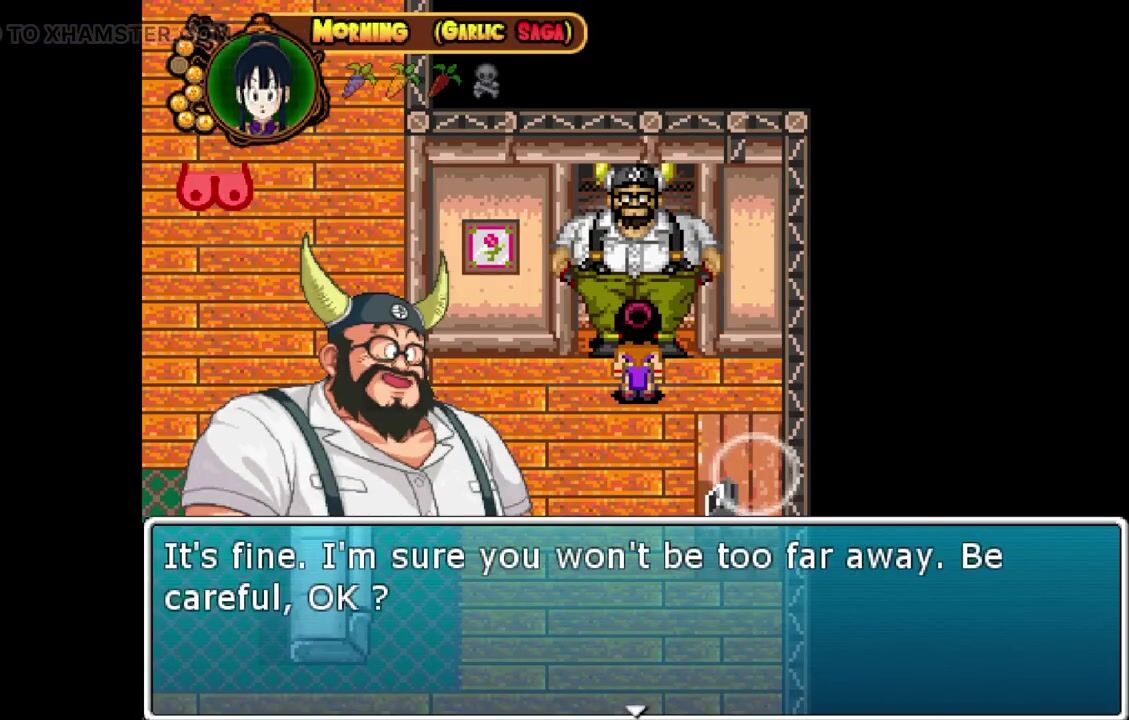Choose the orange carrot icon
Screen dimensions: 1129x720
401,80
